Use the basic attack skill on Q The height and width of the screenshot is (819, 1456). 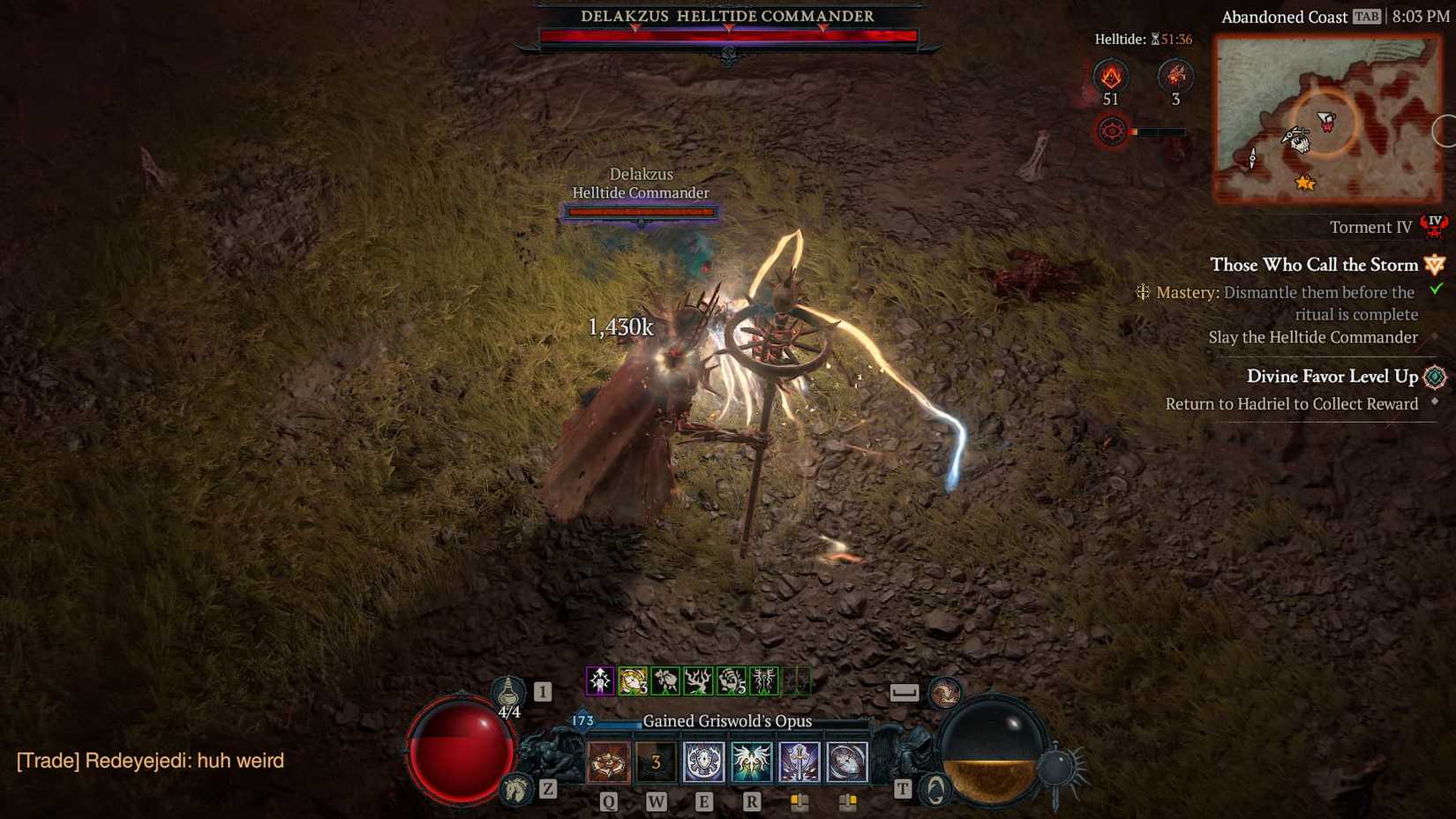click(606, 763)
